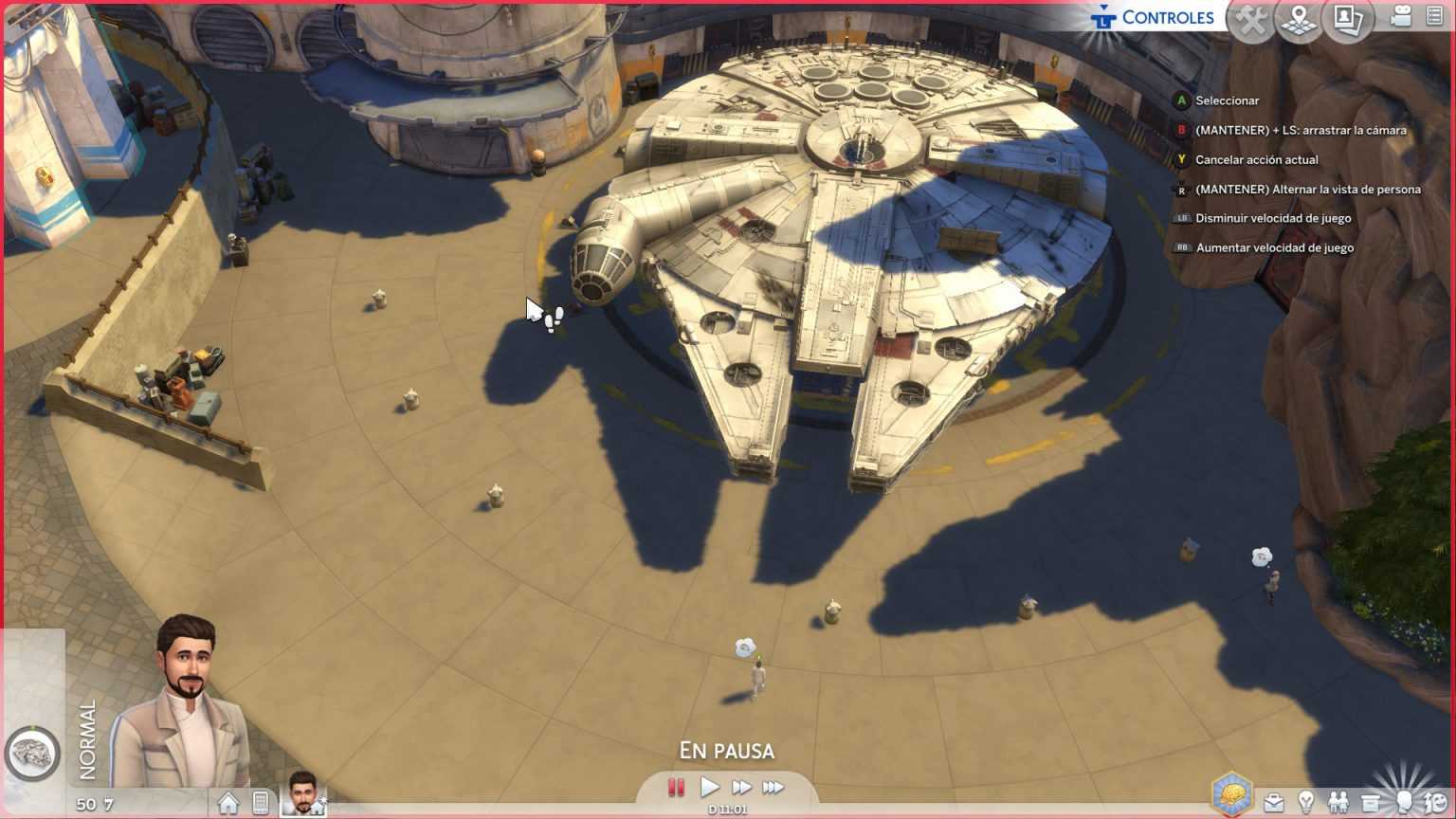1456x819 pixels.
Task: Click the house icon to return home
Action: tap(227, 803)
